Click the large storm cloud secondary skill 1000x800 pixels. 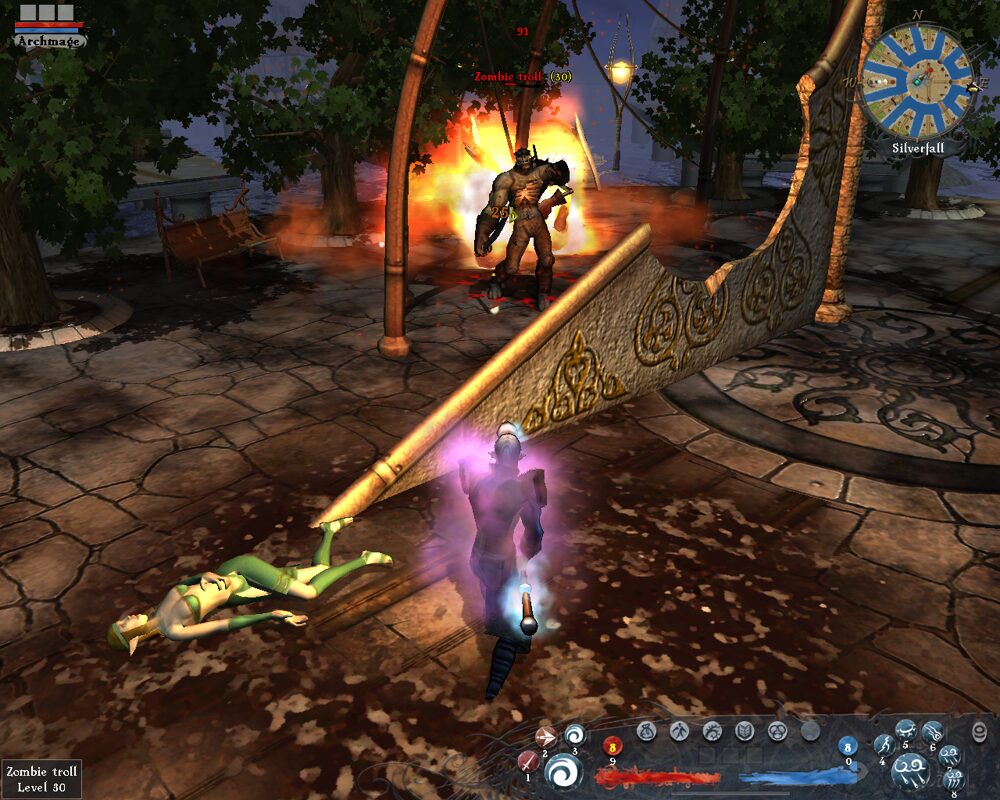(x=912, y=770)
